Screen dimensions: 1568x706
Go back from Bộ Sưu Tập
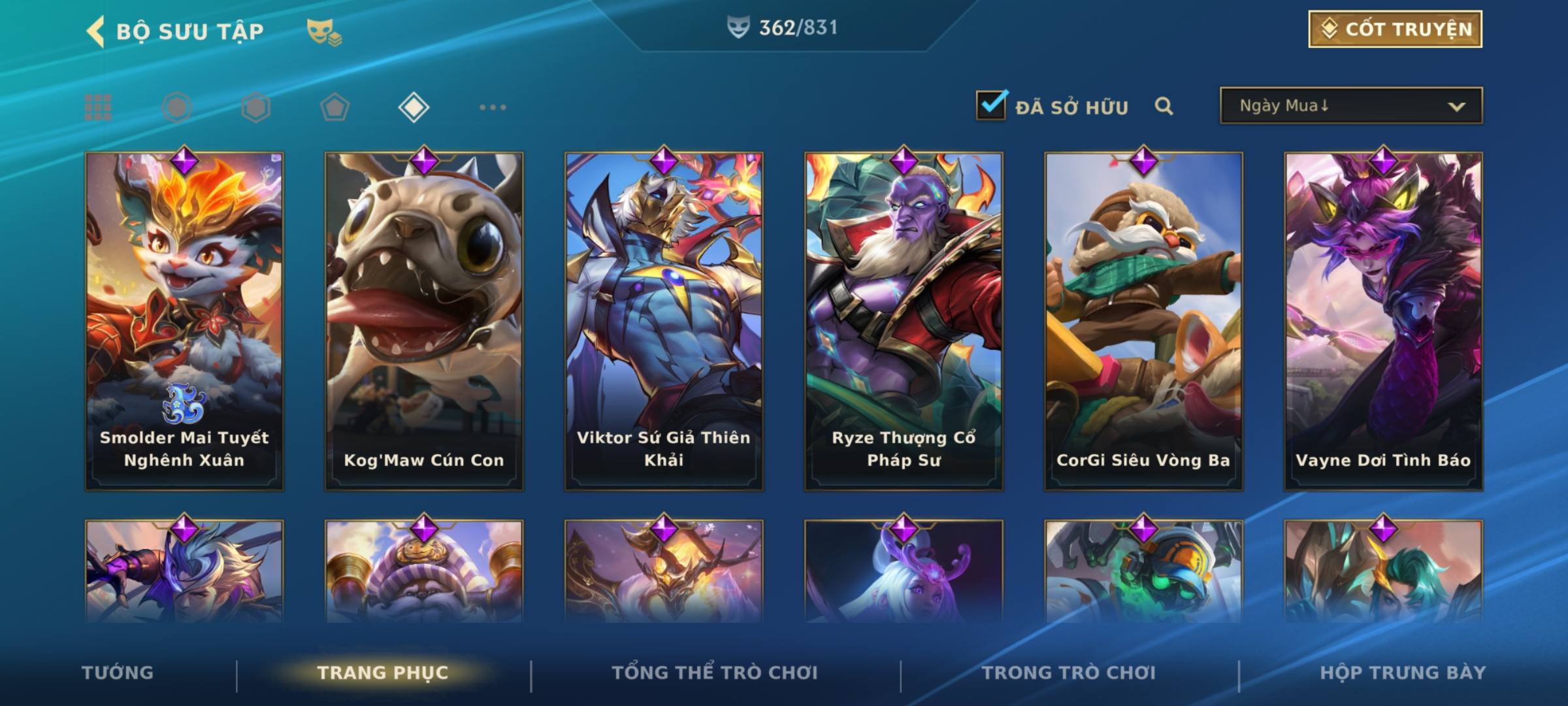[x=96, y=31]
